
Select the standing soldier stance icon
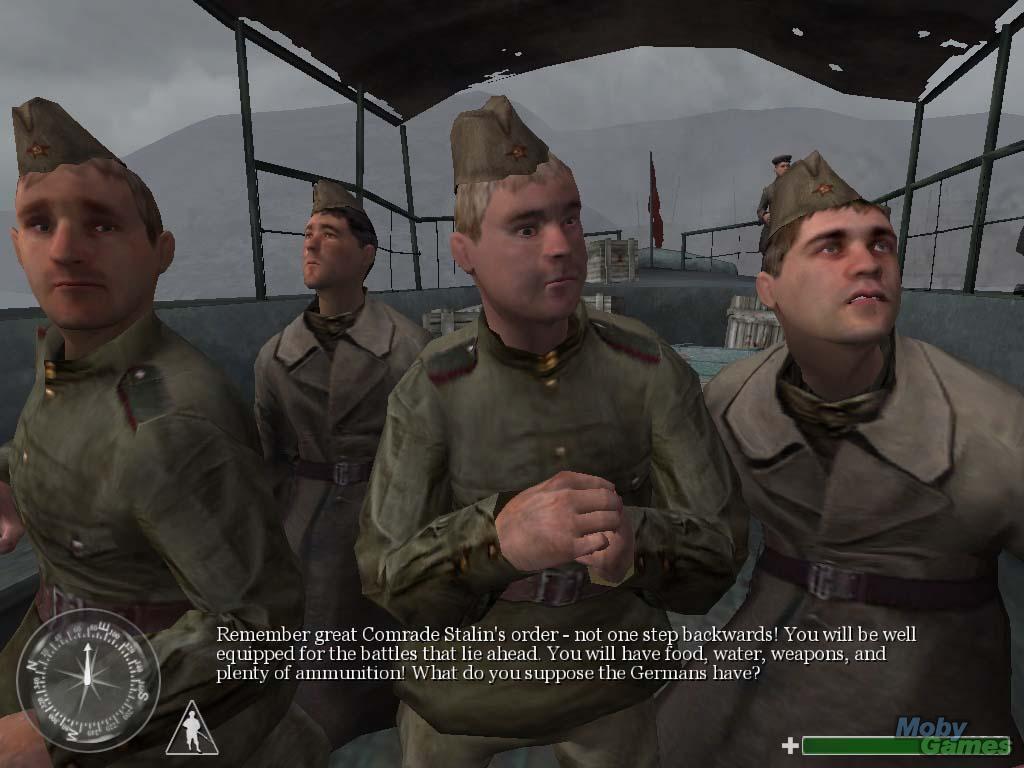click(x=192, y=730)
